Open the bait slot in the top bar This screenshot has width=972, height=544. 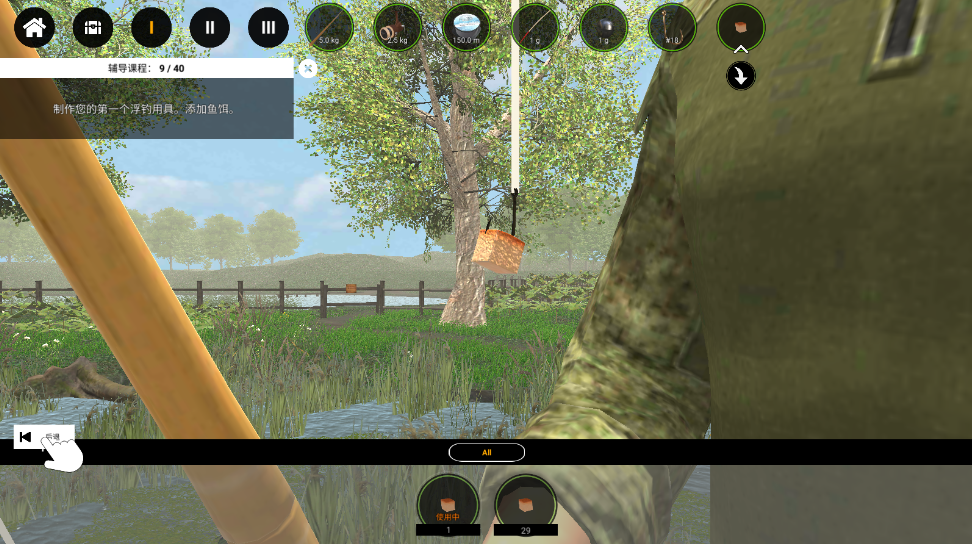point(741,27)
